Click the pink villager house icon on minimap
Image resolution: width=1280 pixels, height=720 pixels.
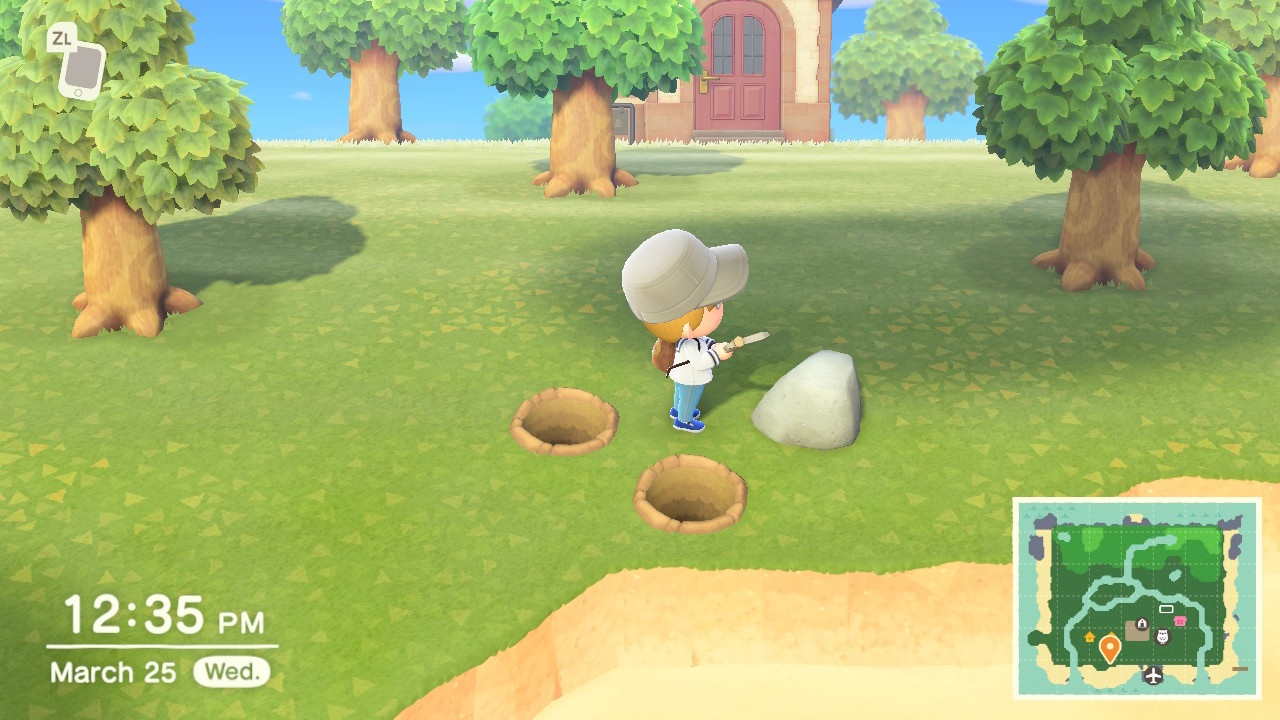point(1180,620)
